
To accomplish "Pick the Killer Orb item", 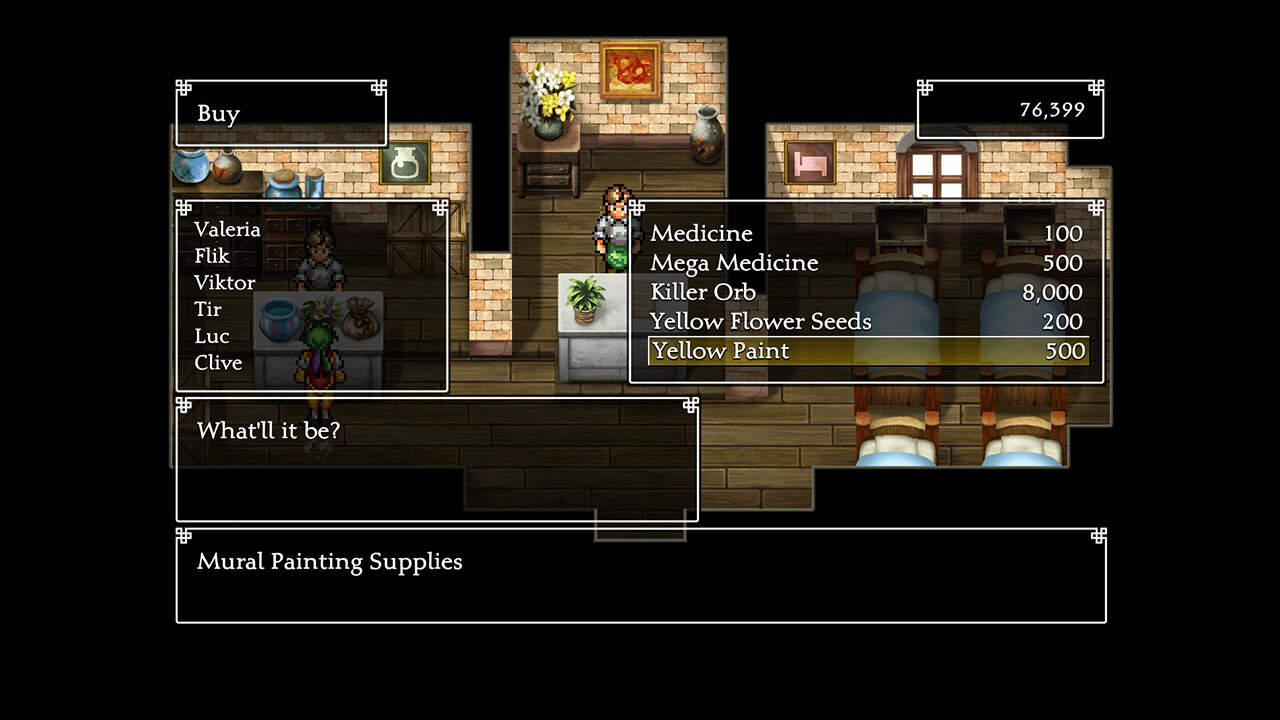I will pyautogui.click(x=703, y=292).
